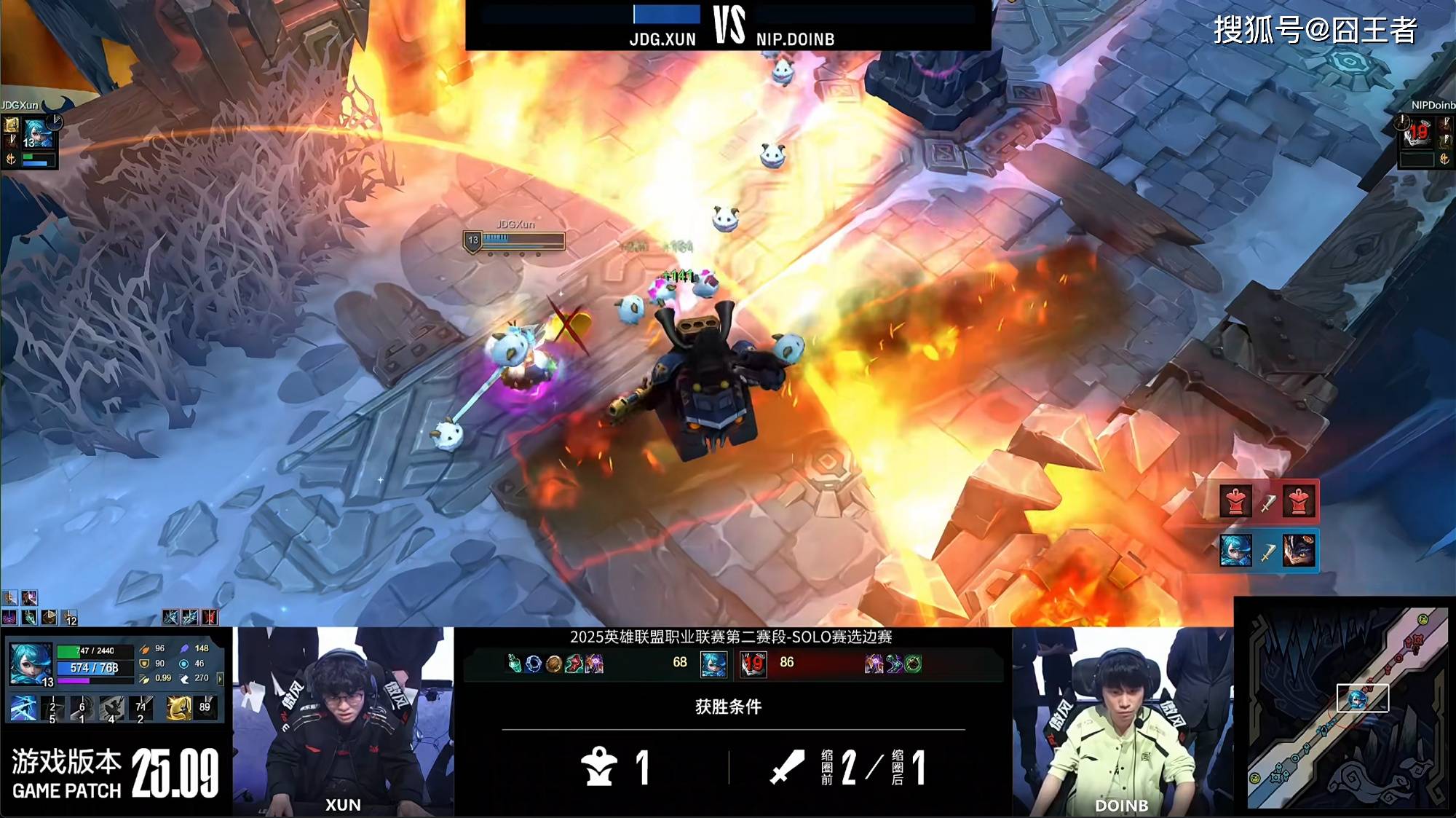Click the Howling Abyss minimap
This screenshot has height=818, width=1456.
click(x=1345, y=708)
